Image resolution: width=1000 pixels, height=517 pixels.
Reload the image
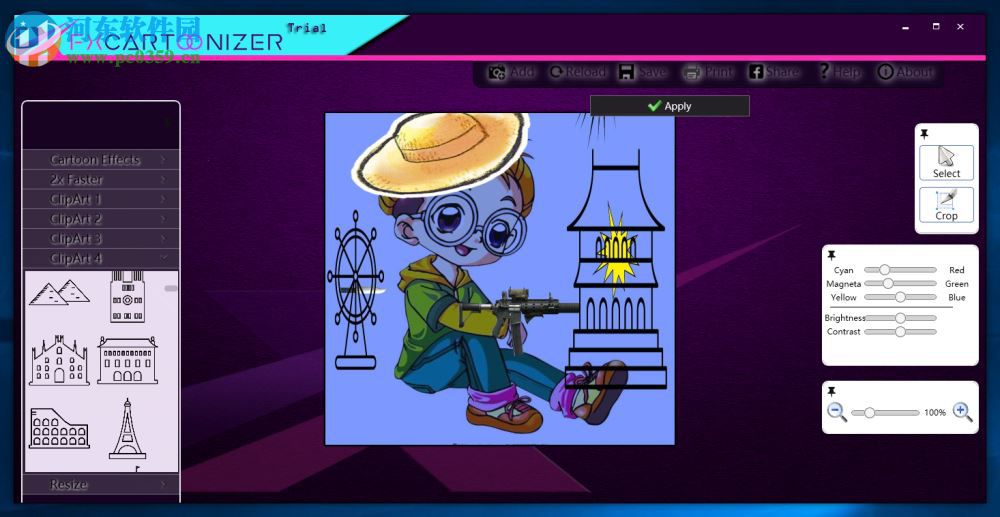point(577,72)
